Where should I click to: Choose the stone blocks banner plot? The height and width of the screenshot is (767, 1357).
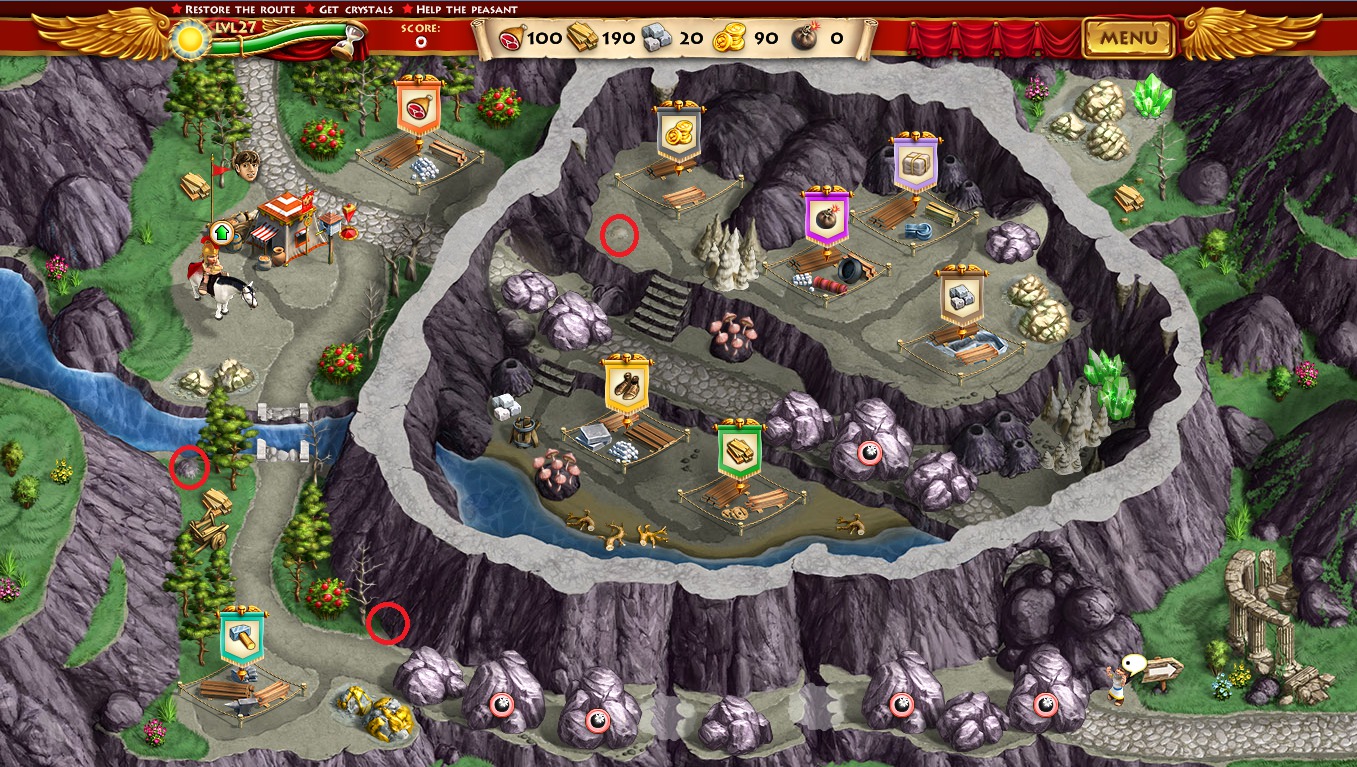coord(961,295)
